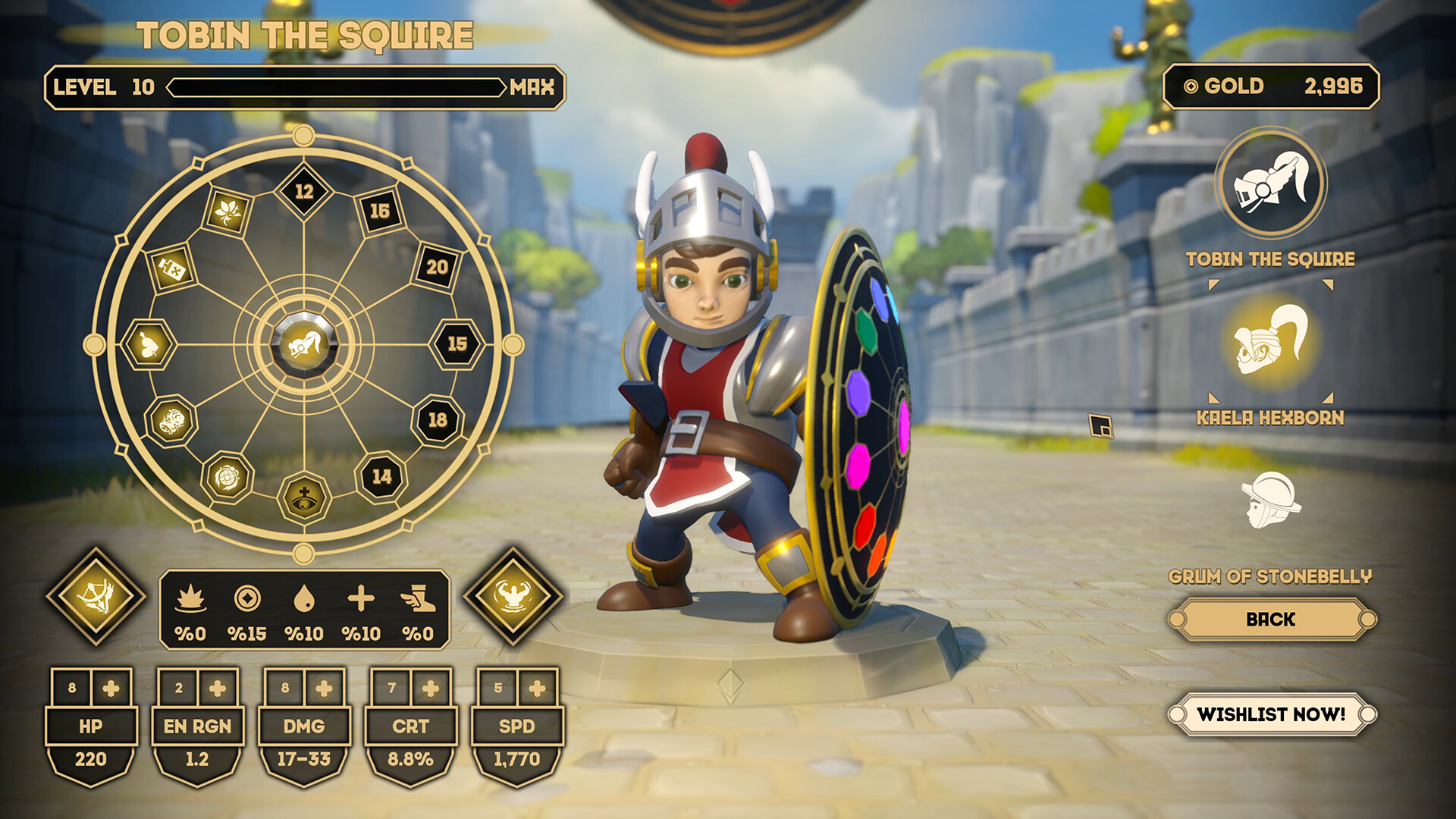Upgrade the CRT stat with plus
The image size is (1456, 819).
(x=431, y=689)
